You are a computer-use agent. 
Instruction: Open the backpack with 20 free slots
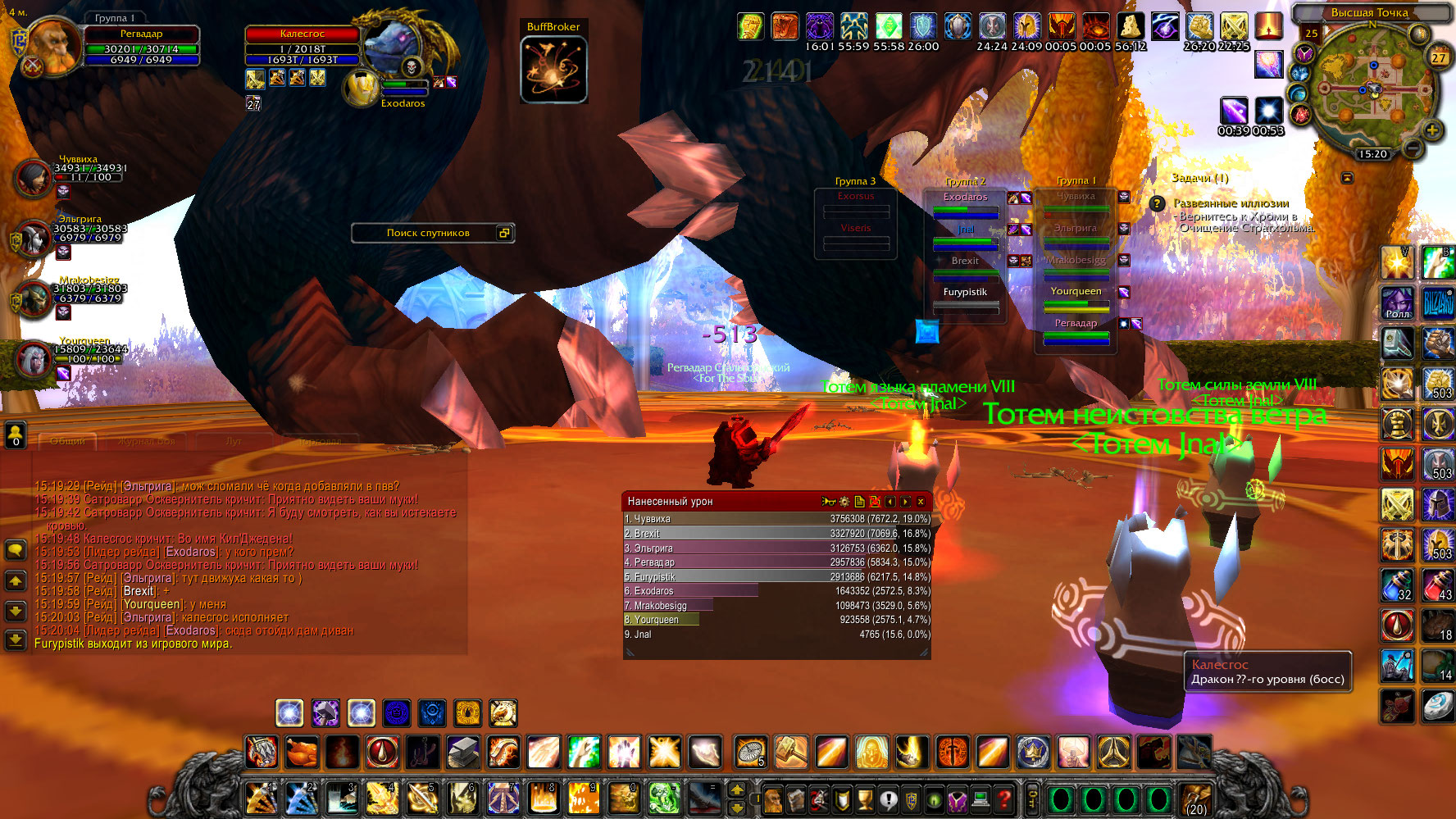pyautogui.click(x=1195, y=799)
